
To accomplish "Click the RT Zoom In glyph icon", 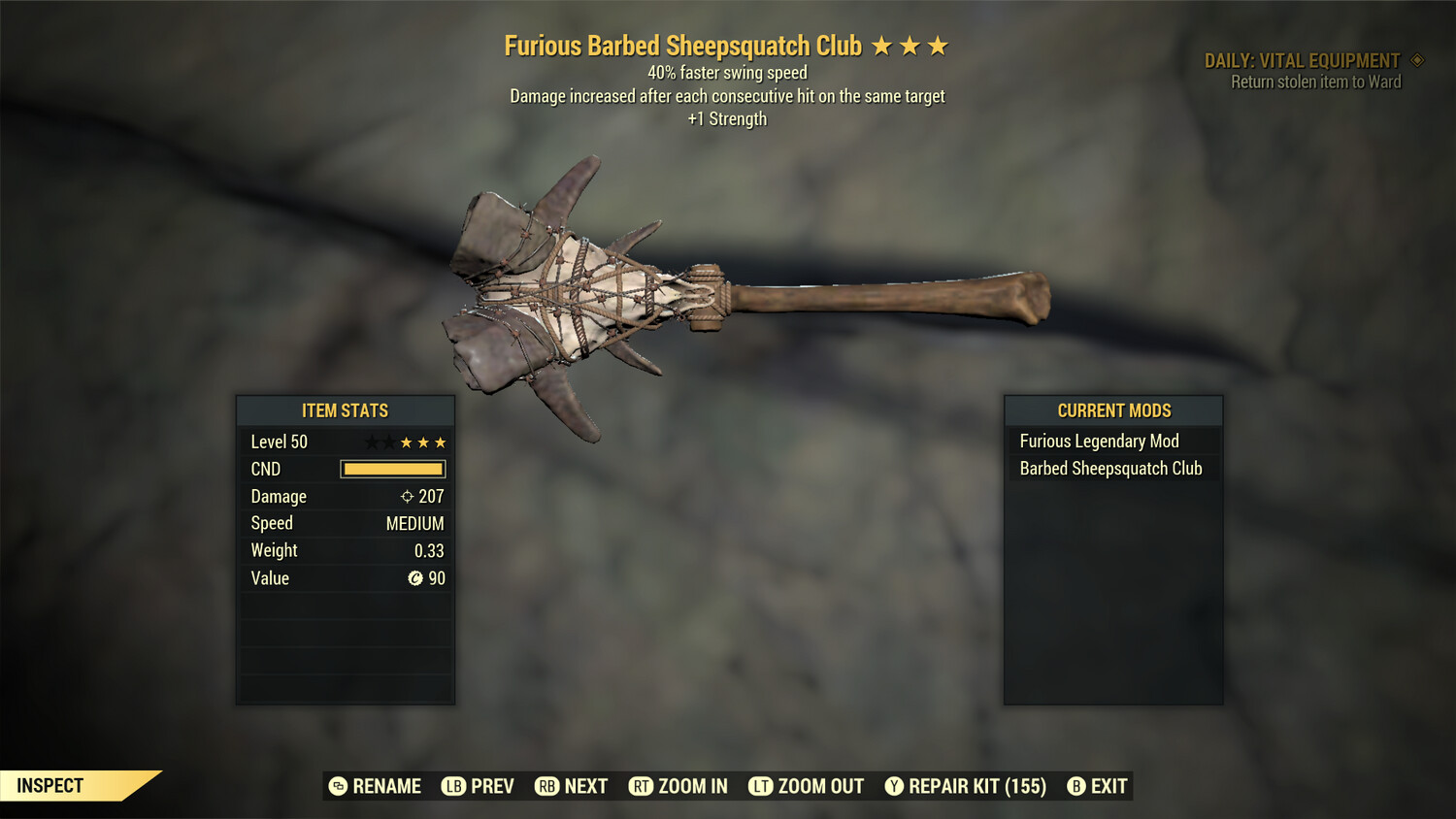I will 642,786.
